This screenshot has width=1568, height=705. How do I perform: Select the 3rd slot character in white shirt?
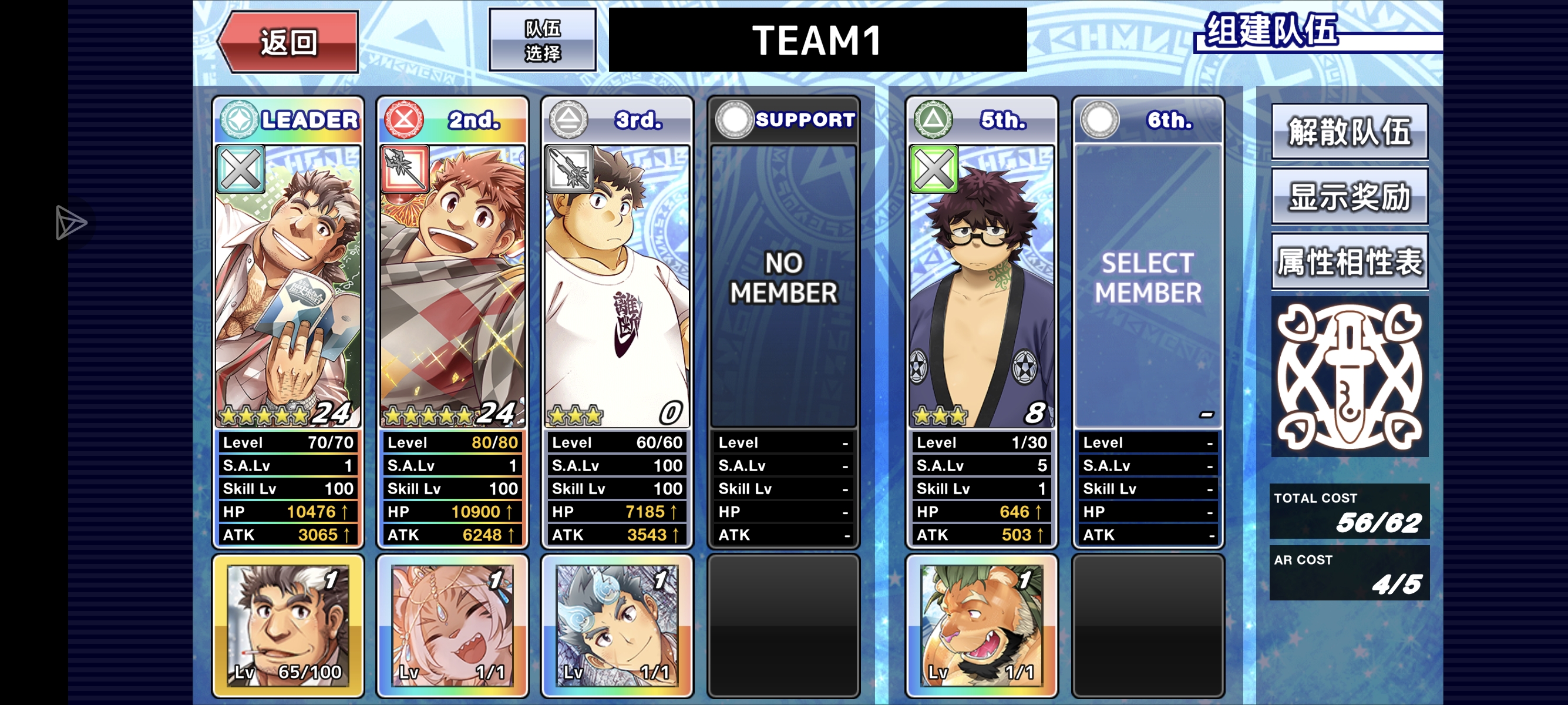pos(617,286)
